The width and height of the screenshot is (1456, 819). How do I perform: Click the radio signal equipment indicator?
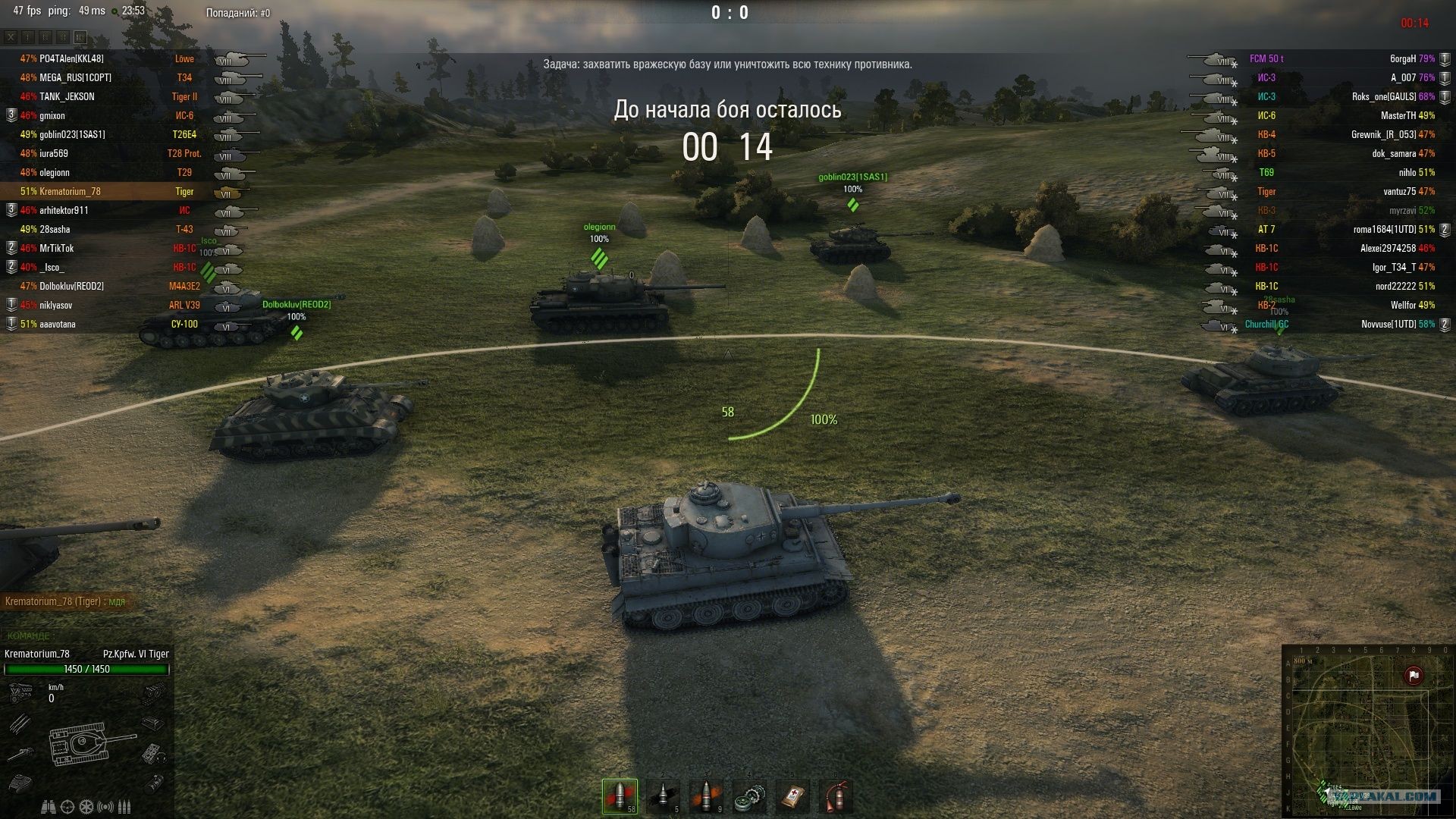[105, 806]
